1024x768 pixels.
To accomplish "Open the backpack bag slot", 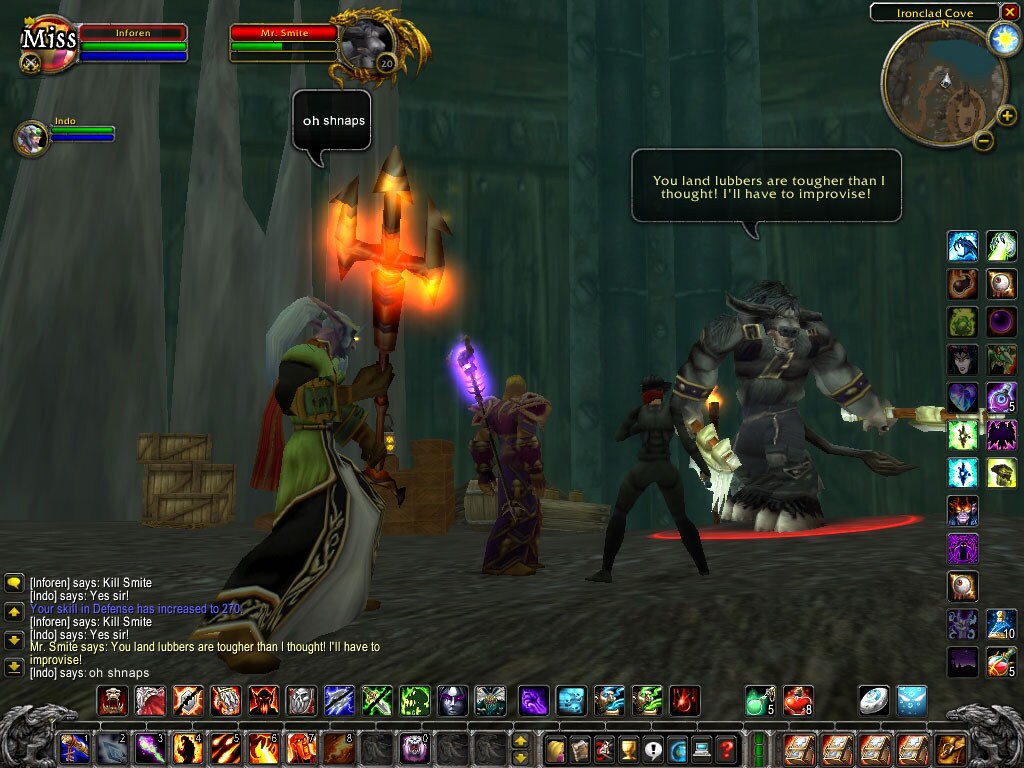I will click(949, 748).
